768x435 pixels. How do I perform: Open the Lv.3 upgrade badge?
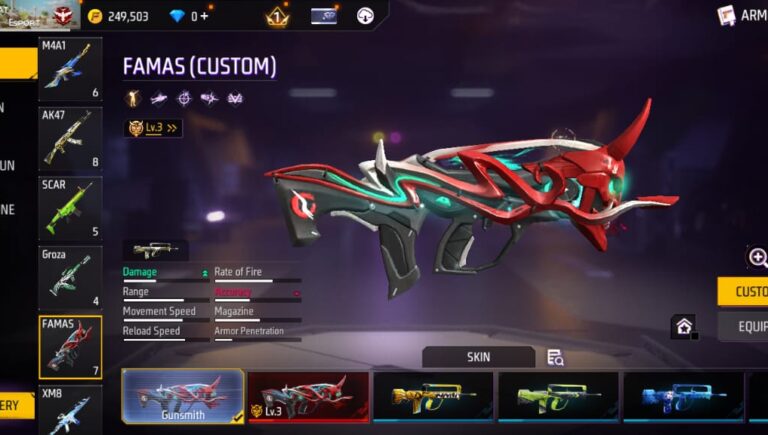153,128
